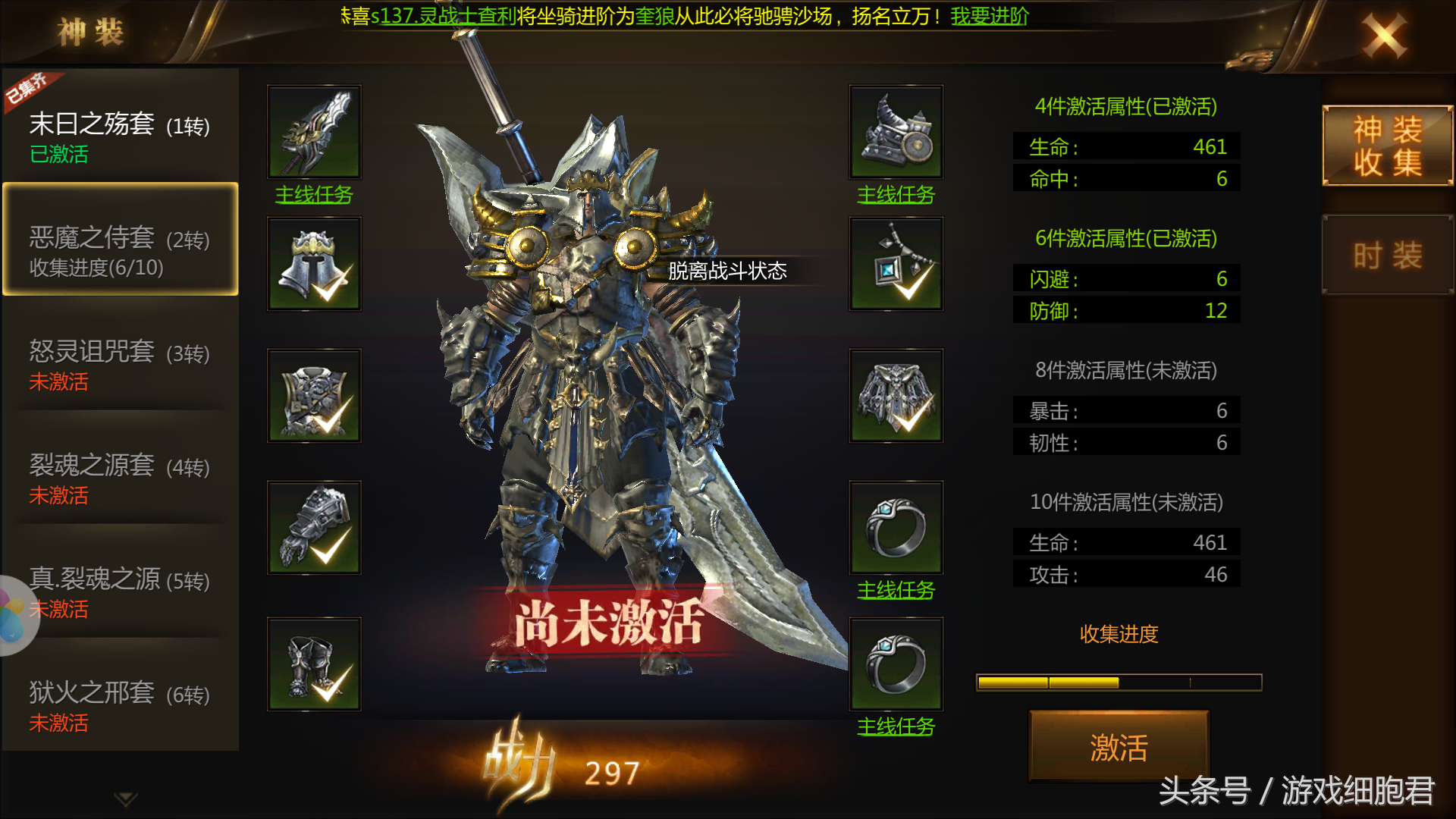The height and width of the screenshot is (819, 1456).
Task: Click the bottom ring equipment slot
Action: pos(896,662)
